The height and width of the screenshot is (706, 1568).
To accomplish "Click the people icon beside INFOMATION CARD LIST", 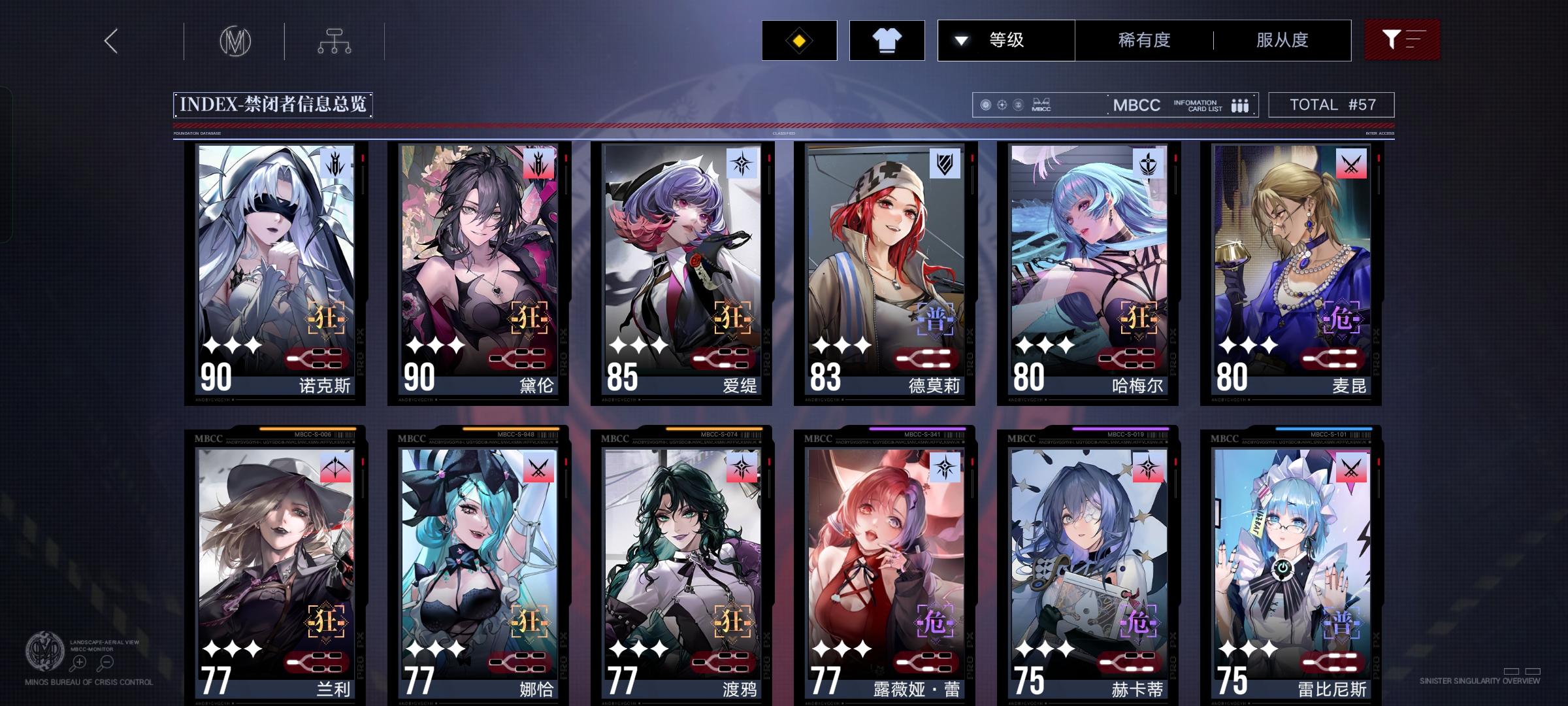I will coord(1239,105).
